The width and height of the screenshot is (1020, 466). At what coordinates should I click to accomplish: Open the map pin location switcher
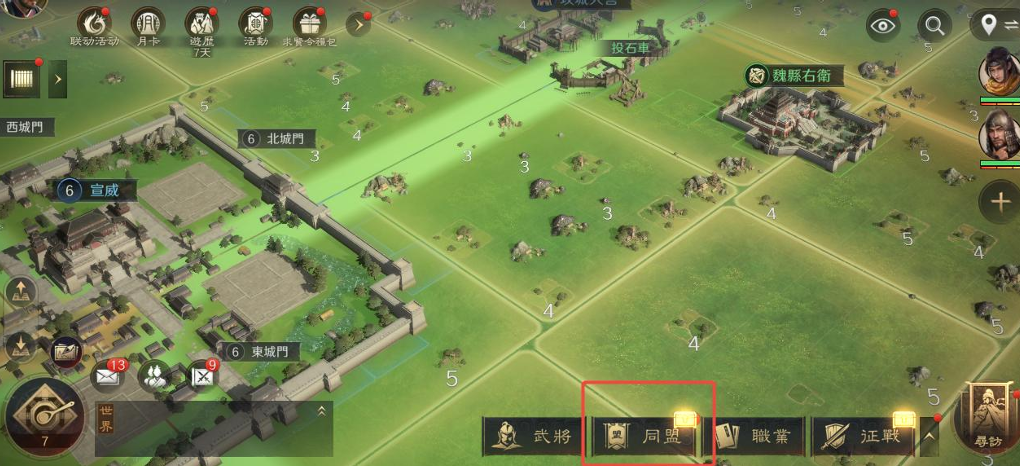click(994, 26)
